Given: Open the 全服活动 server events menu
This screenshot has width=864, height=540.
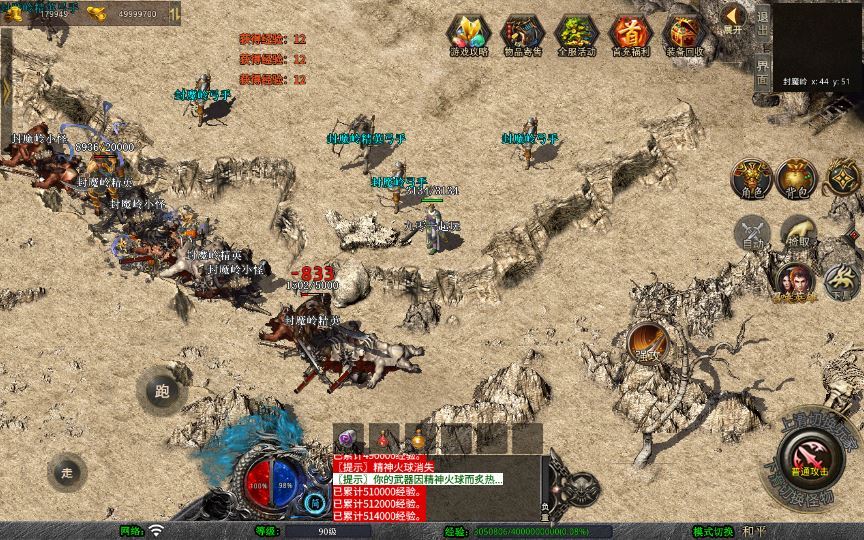Looking at the screenshot, I should [577, 35].
